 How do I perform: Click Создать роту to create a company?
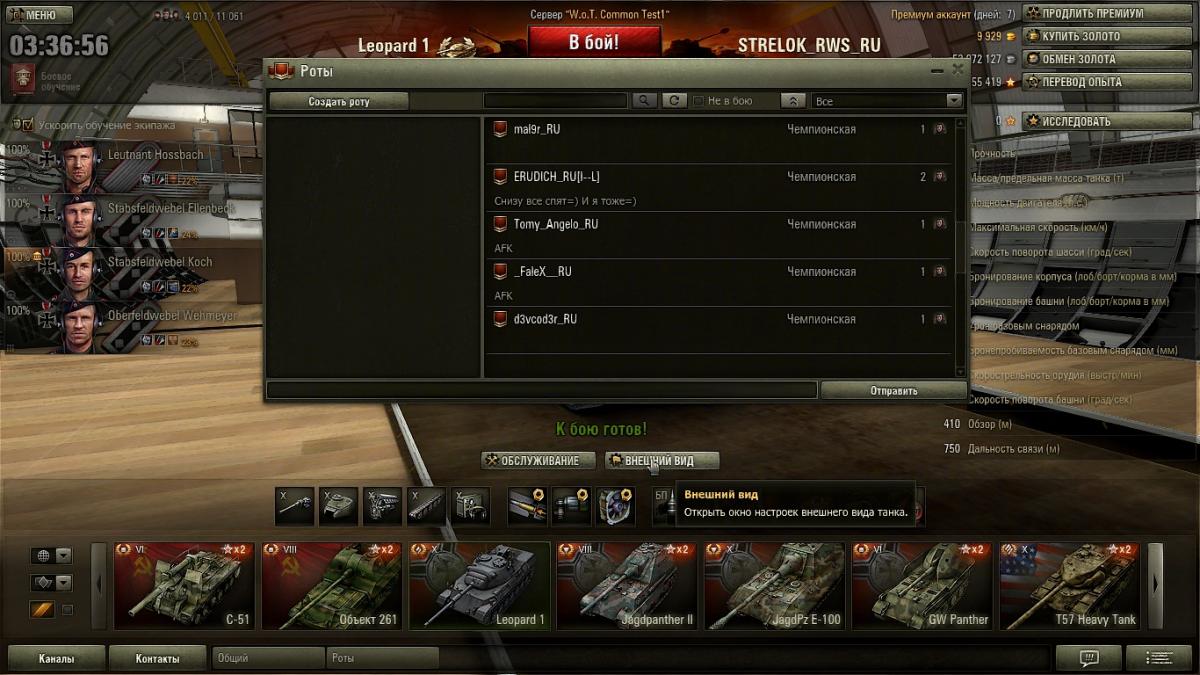click(339, 101)
